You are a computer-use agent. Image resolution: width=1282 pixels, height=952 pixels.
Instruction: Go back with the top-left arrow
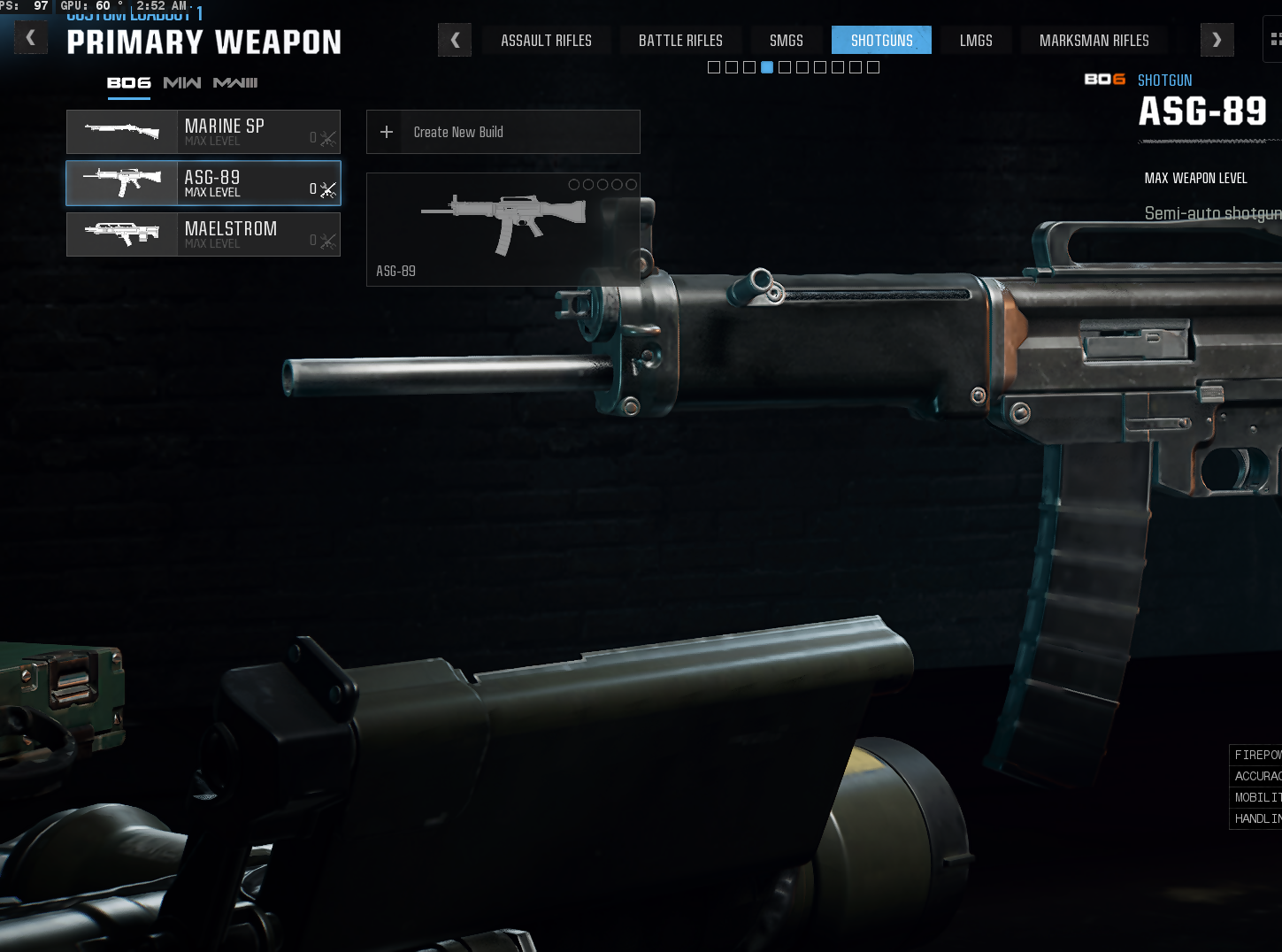31,38
